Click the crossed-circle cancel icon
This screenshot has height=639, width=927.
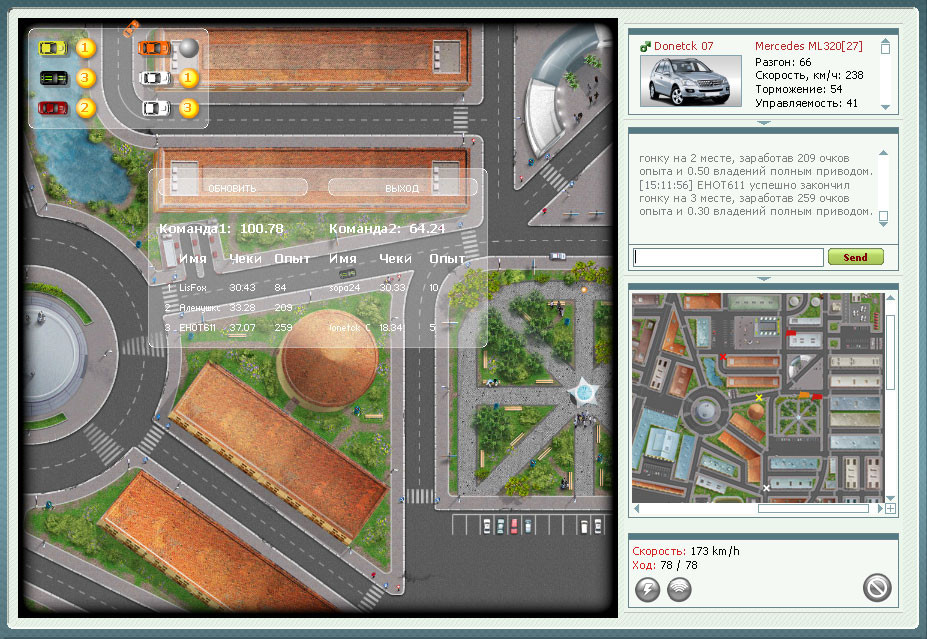876,588
